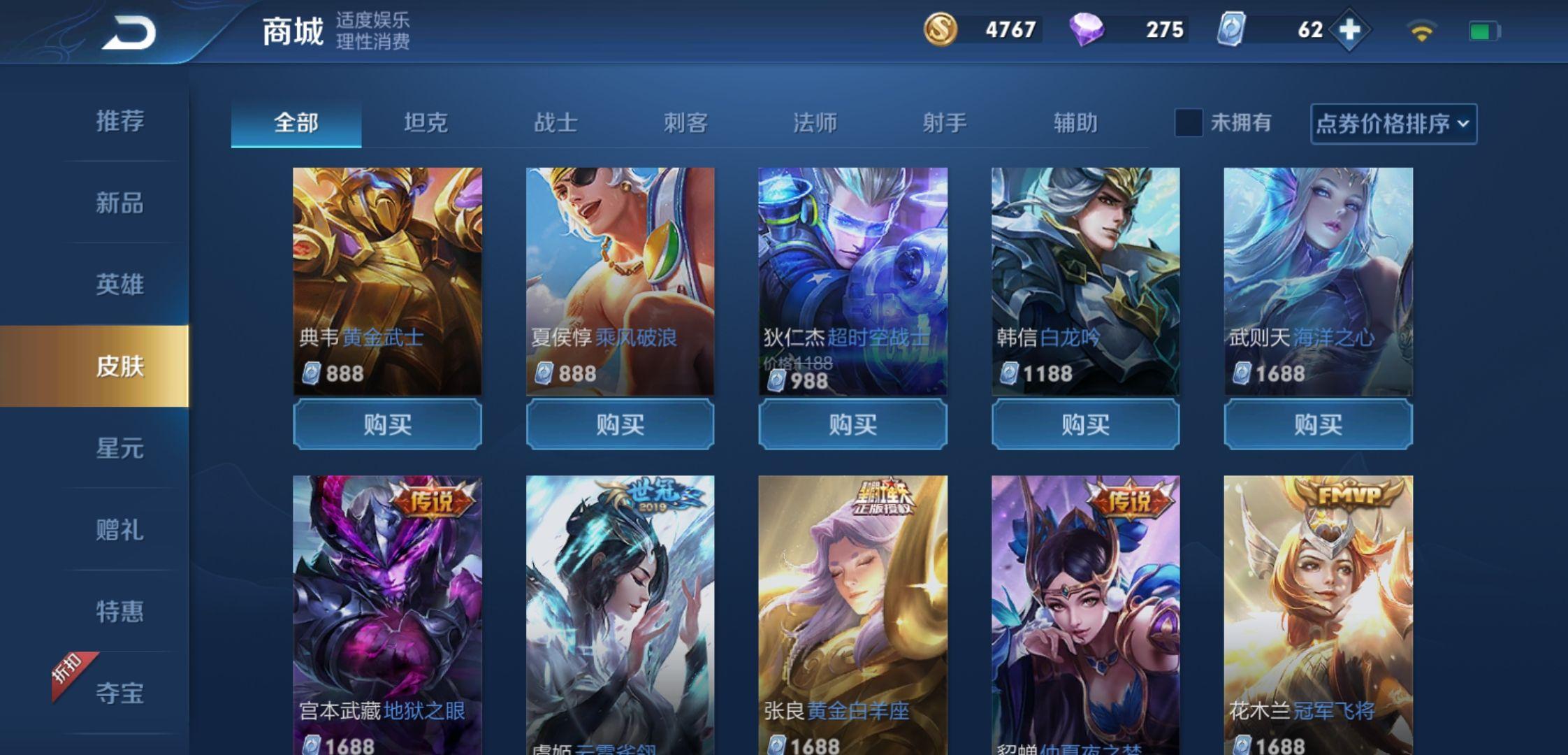Toggle the 未拥有 filter checkbox
Viewport: 1568px width, 755px height.
click(x=1189, y=123)
